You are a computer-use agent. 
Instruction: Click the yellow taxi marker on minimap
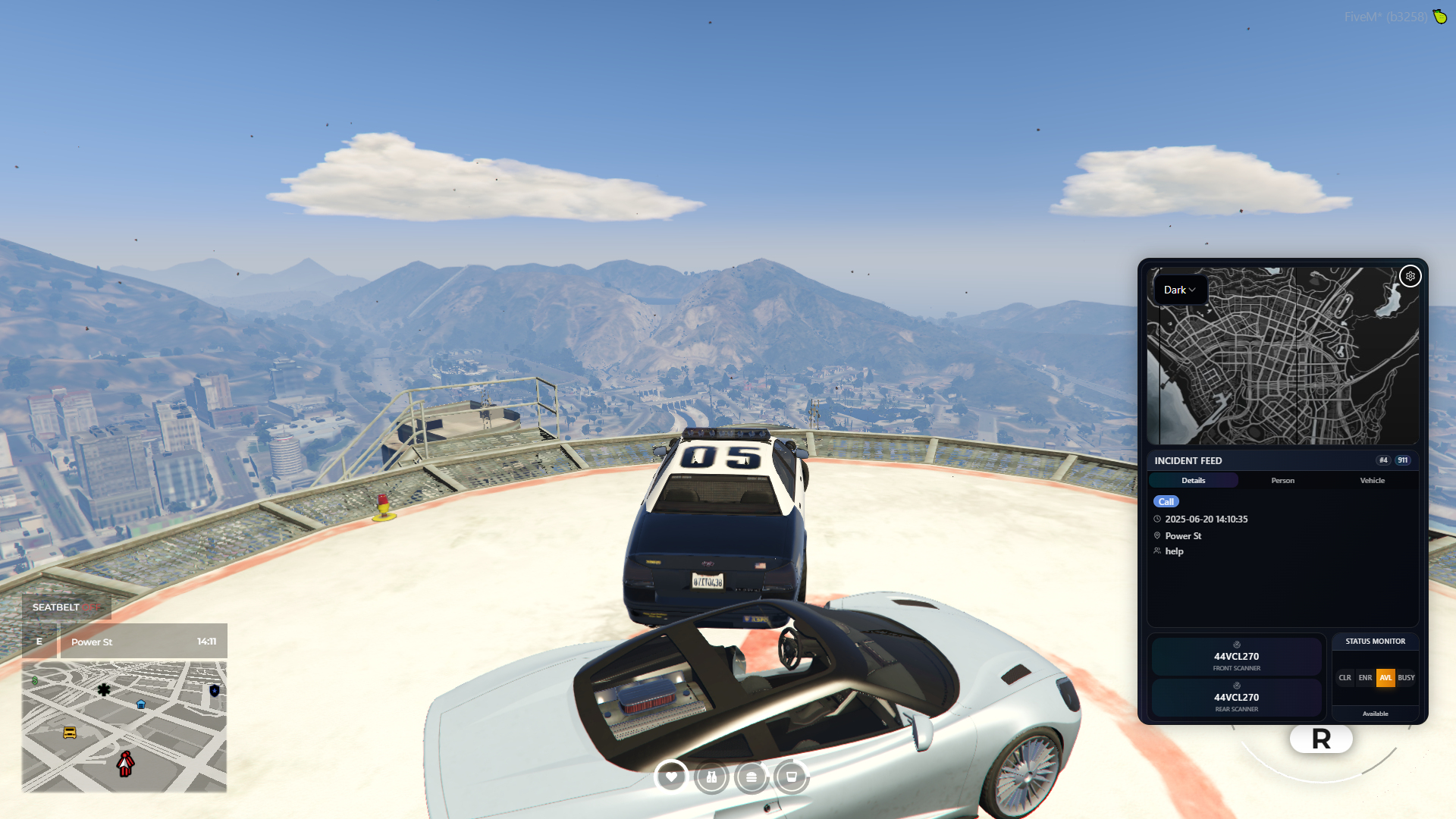click(70, 733)
